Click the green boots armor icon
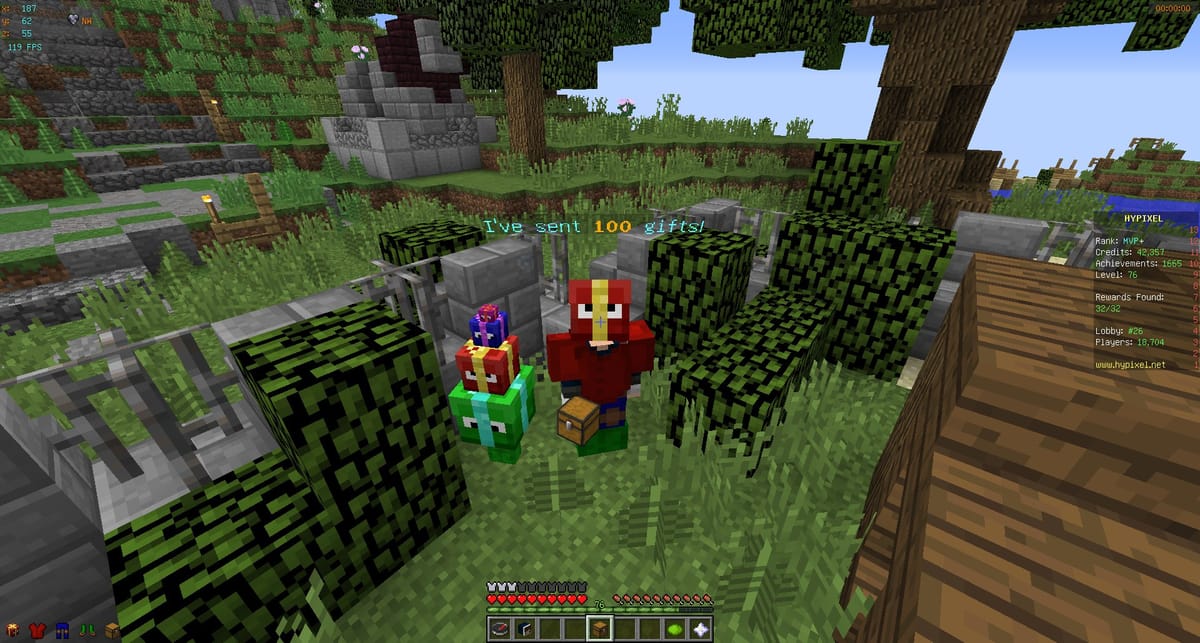This screenshot has height=643, width=1200. tap(86, 630)
